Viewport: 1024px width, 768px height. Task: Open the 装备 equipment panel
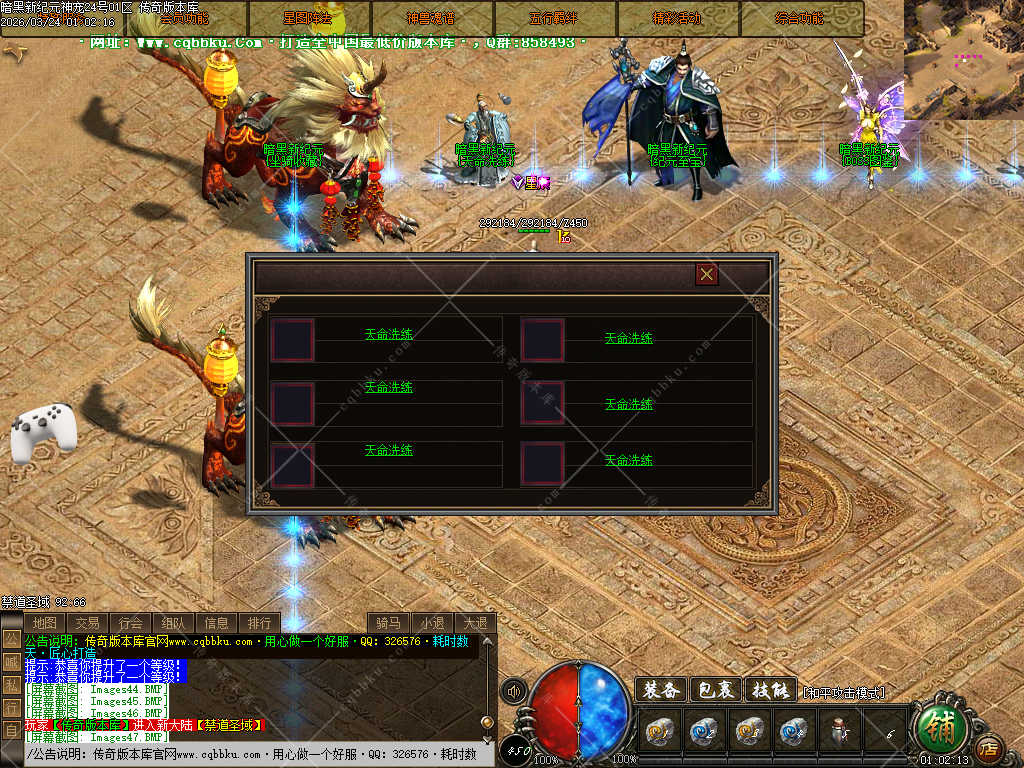661,690
